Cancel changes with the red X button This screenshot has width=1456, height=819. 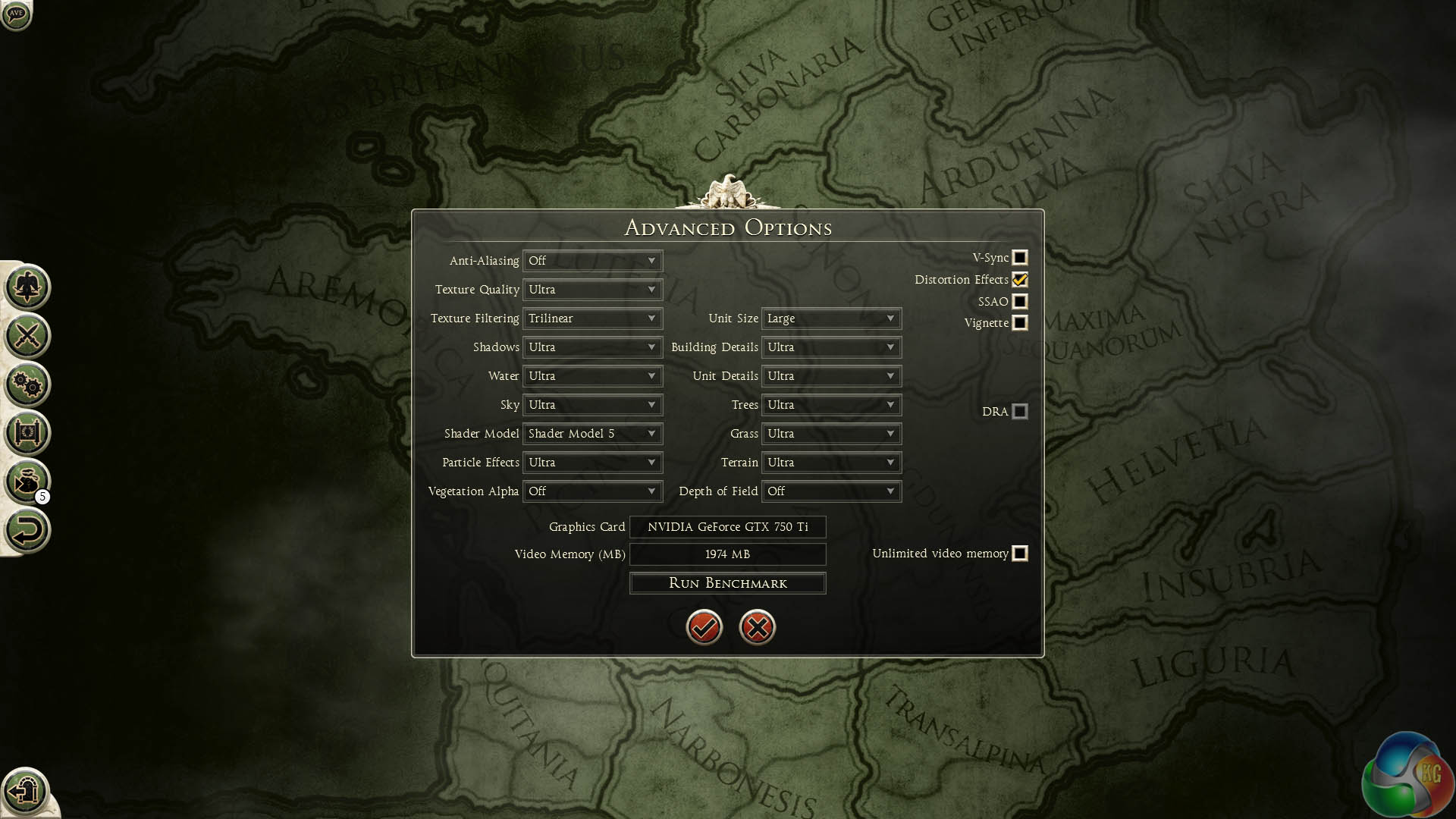coord(757,627)
